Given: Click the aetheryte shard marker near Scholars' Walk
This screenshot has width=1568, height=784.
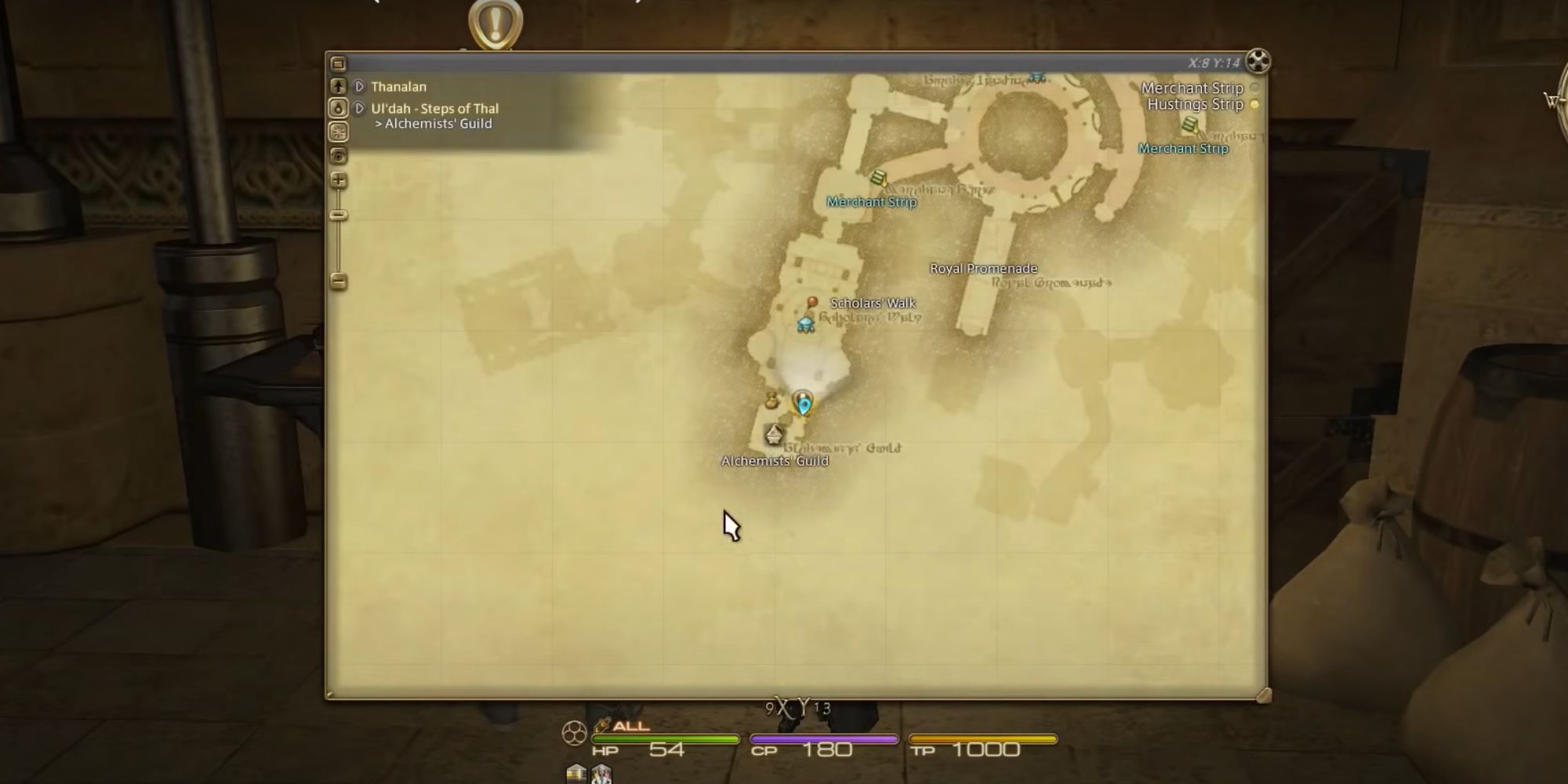Looking at the screenshot, I should (805, 325).
